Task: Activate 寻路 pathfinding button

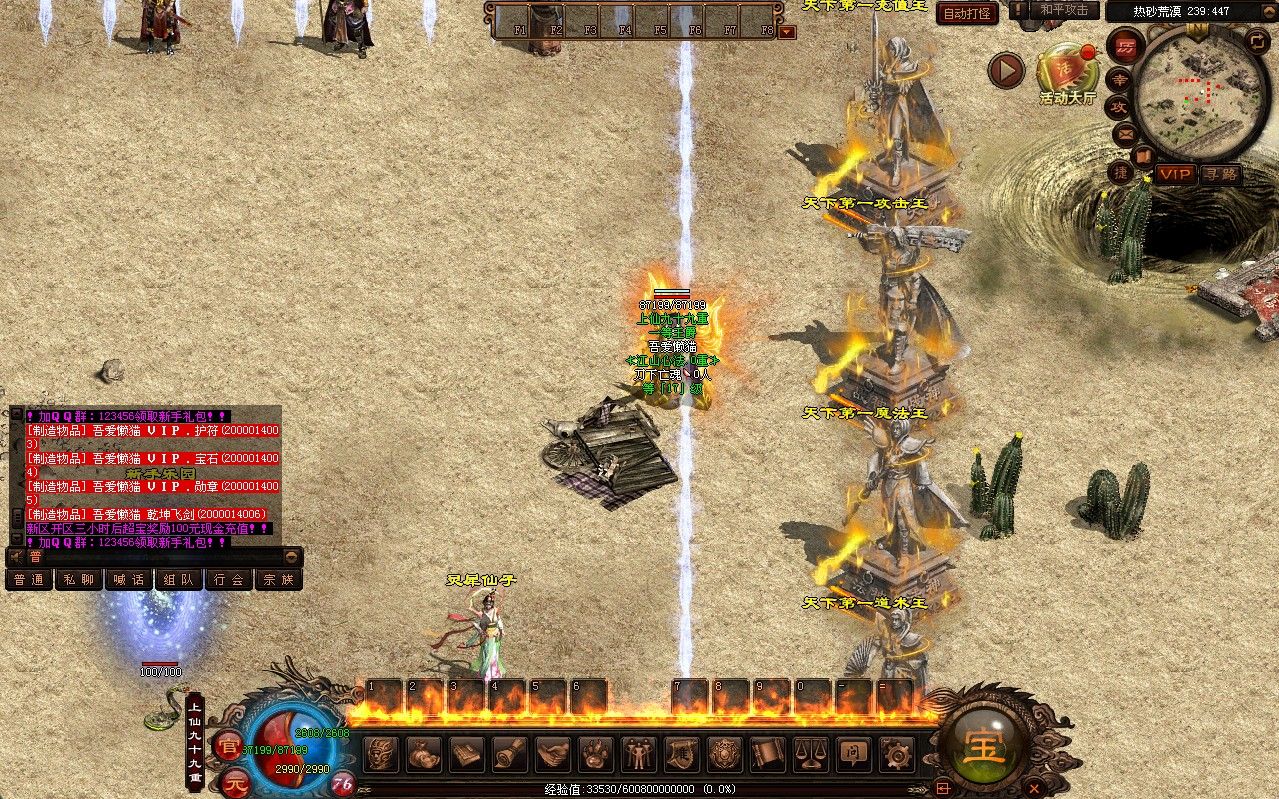Action: [x=1219, y=174]
